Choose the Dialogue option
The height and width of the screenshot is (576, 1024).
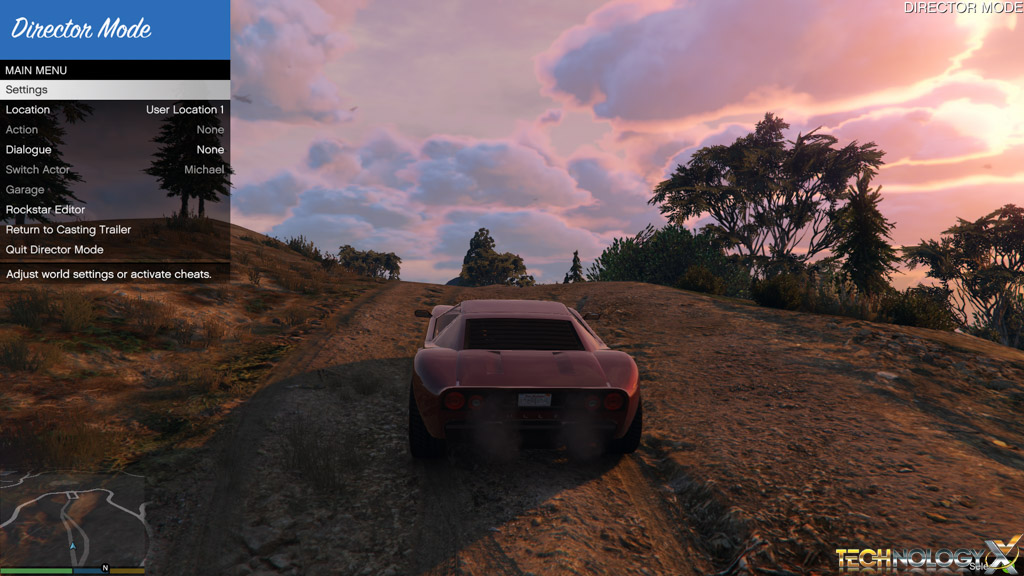tap(115, 150)
